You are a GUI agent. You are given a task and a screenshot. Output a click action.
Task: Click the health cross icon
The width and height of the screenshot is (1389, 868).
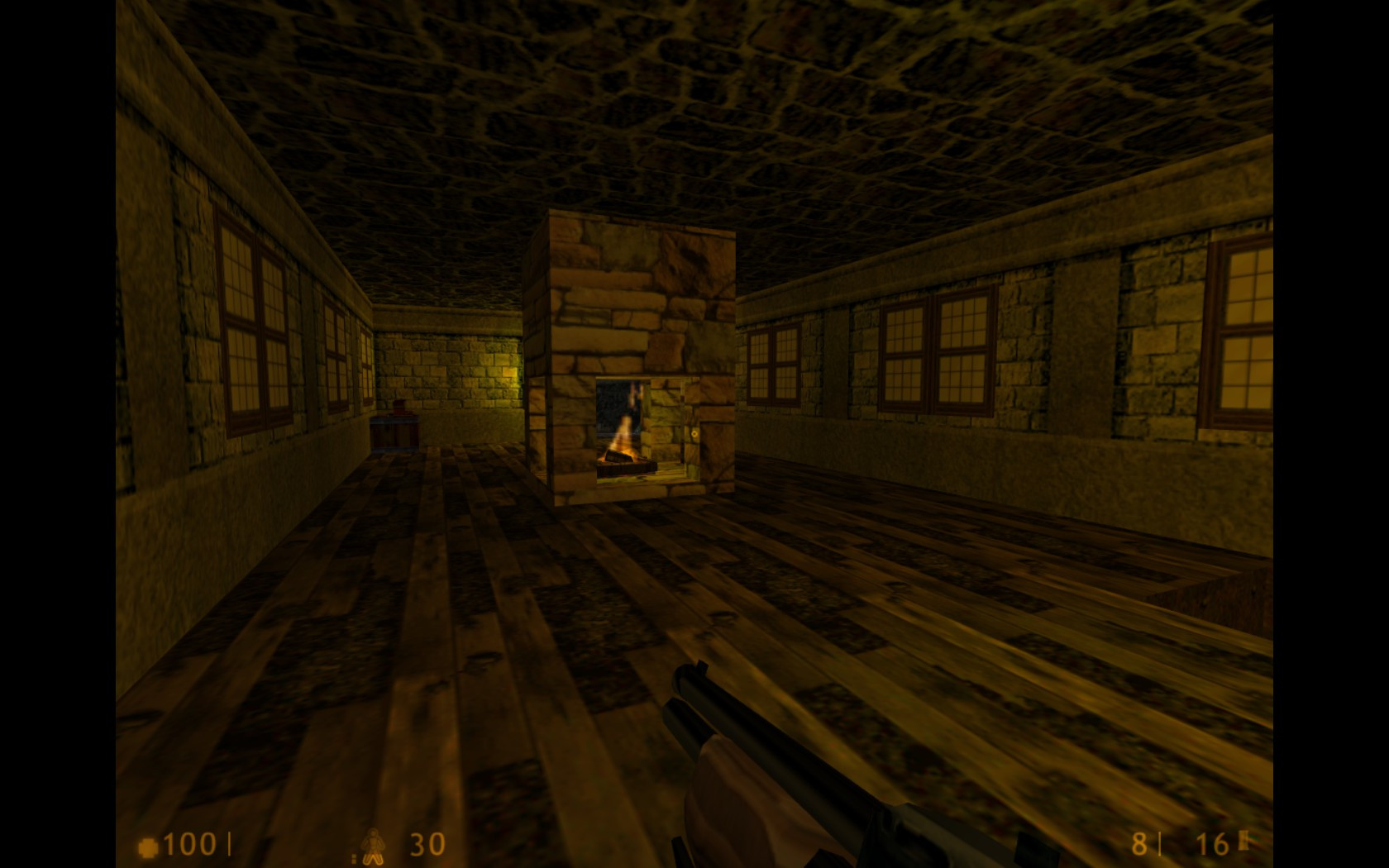click(x=149, y=843)
